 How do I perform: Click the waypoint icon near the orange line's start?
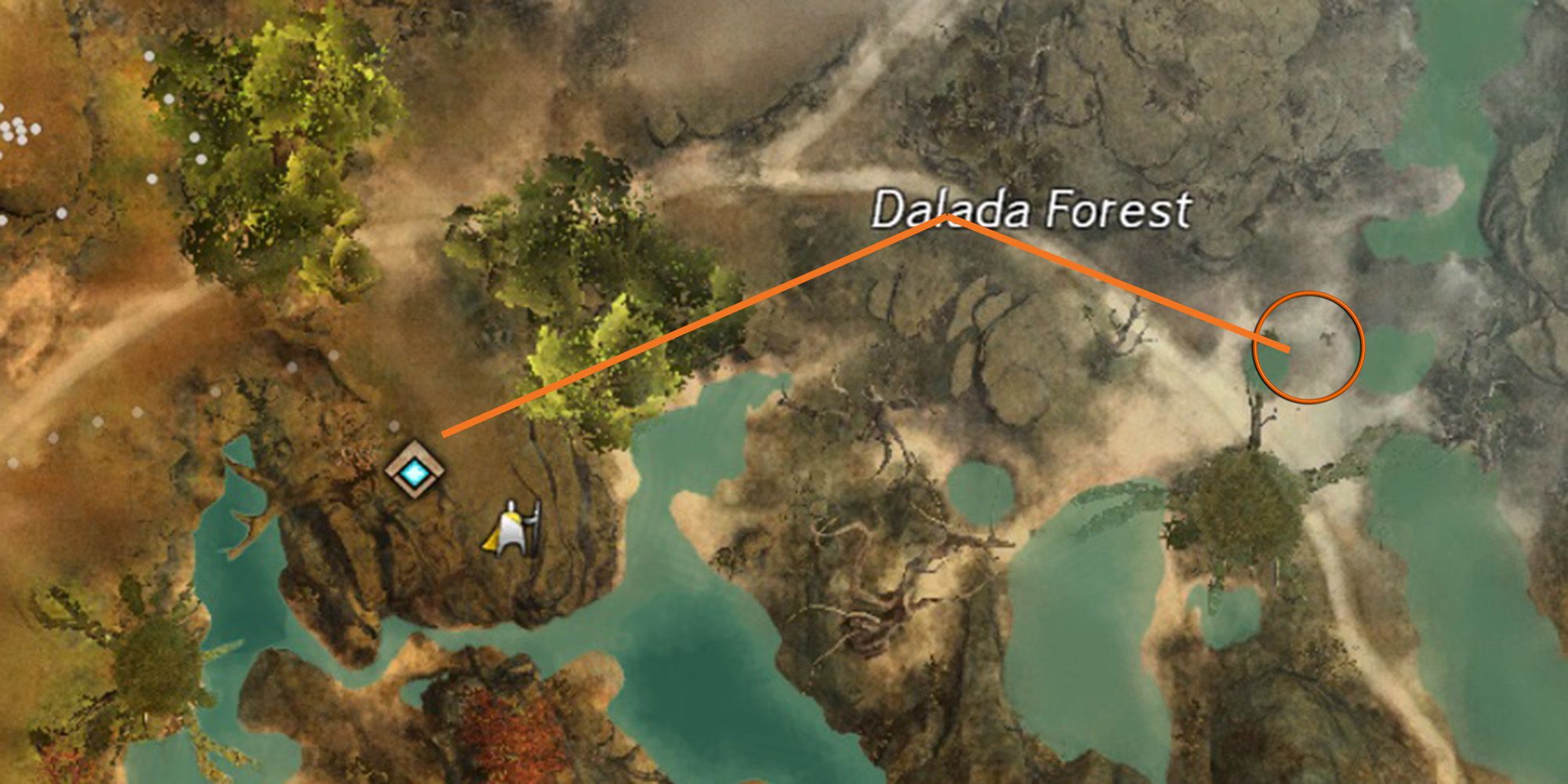click(x=416, y=470)
